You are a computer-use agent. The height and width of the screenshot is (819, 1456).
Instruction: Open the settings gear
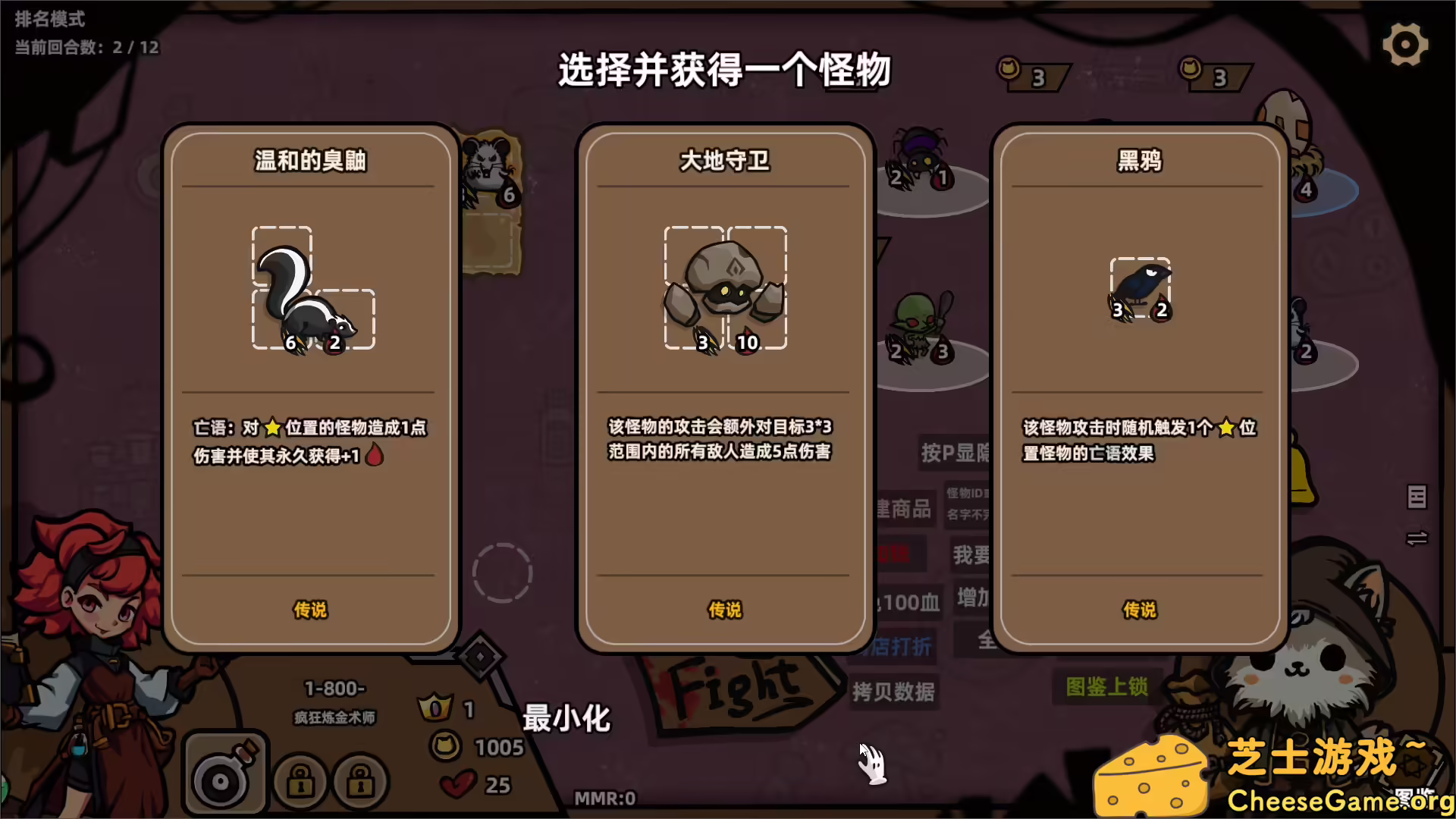[x=1405, y=44]
